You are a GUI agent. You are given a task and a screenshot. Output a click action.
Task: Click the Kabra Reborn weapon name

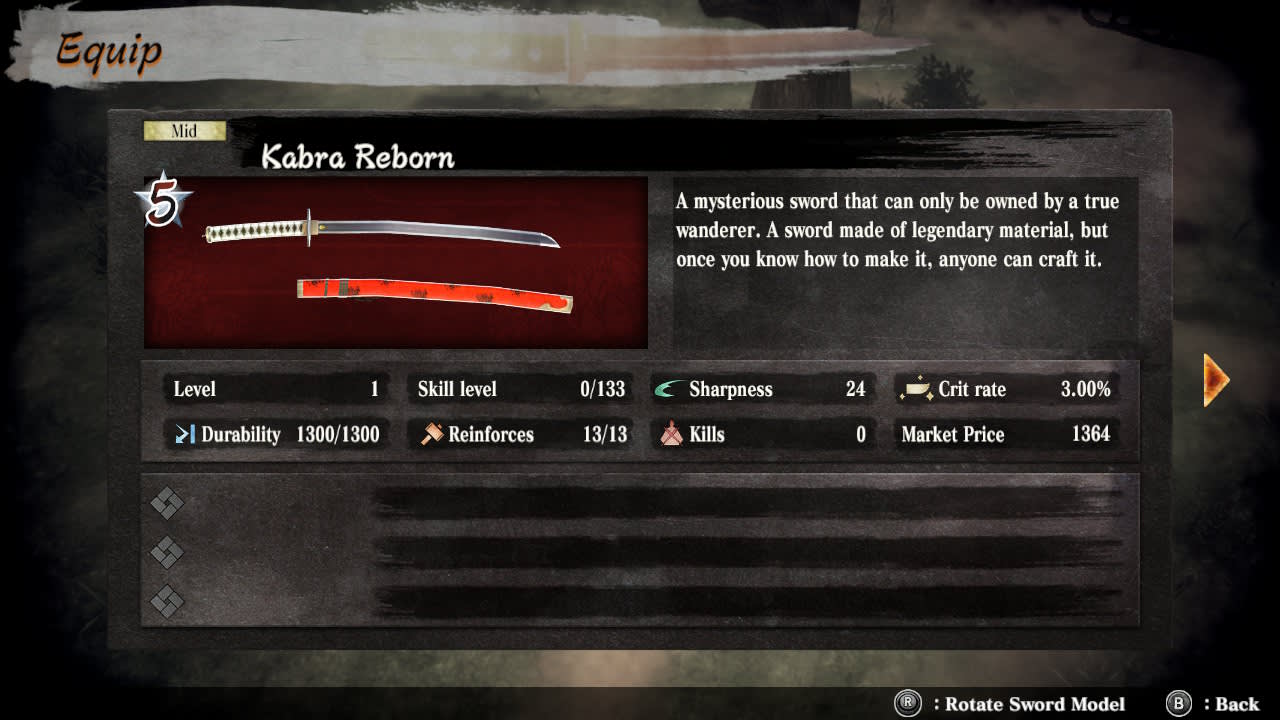(x=357, y=157)
